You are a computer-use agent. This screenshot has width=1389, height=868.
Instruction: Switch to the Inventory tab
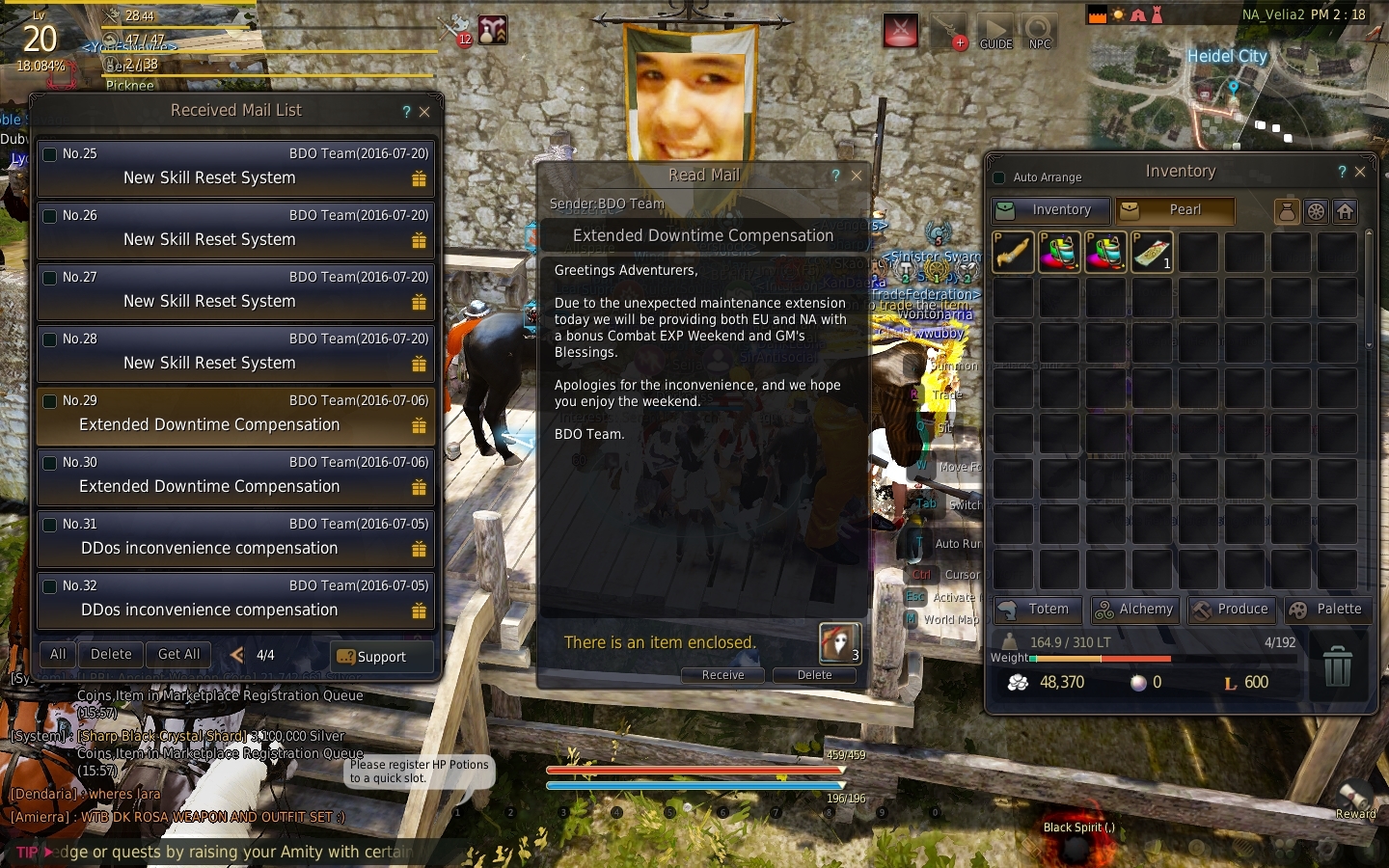tap(1049, 210)
